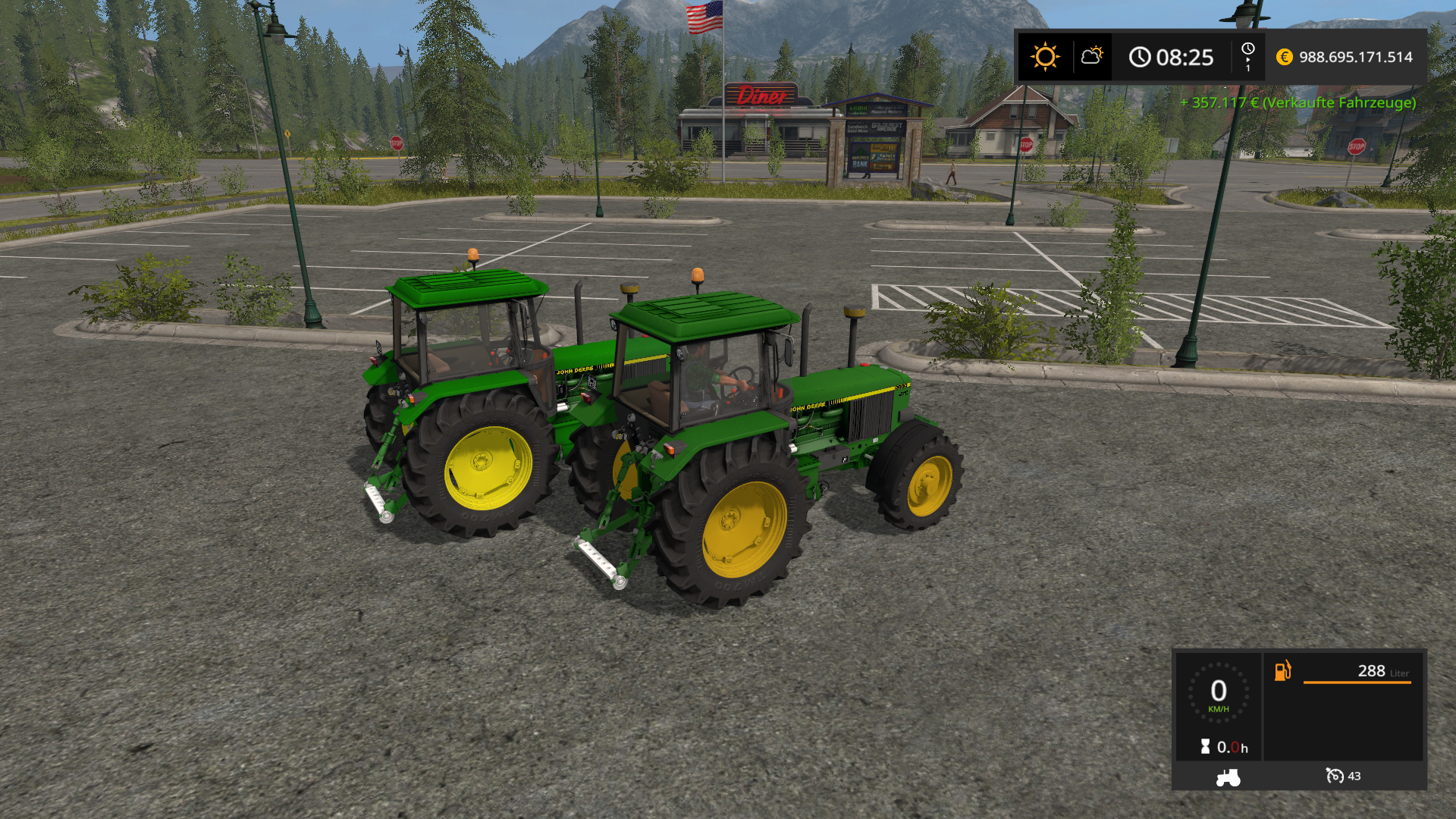This screenshot has height=819, width=1456.
Task: Select the cloudy forecast icon
Action: (1092, 56)
